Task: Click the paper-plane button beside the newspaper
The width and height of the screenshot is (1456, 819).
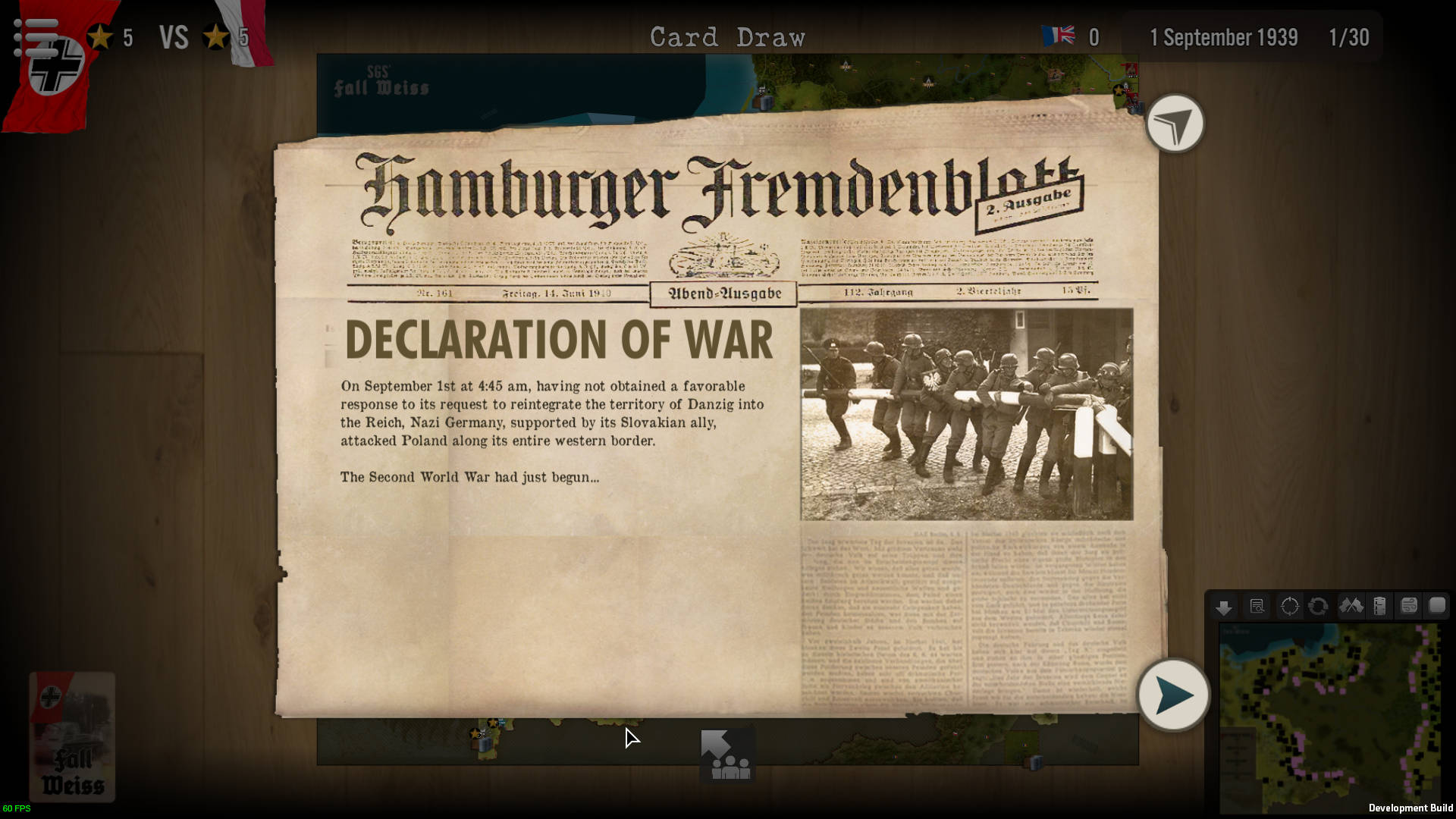Action: coord(1175,124)
